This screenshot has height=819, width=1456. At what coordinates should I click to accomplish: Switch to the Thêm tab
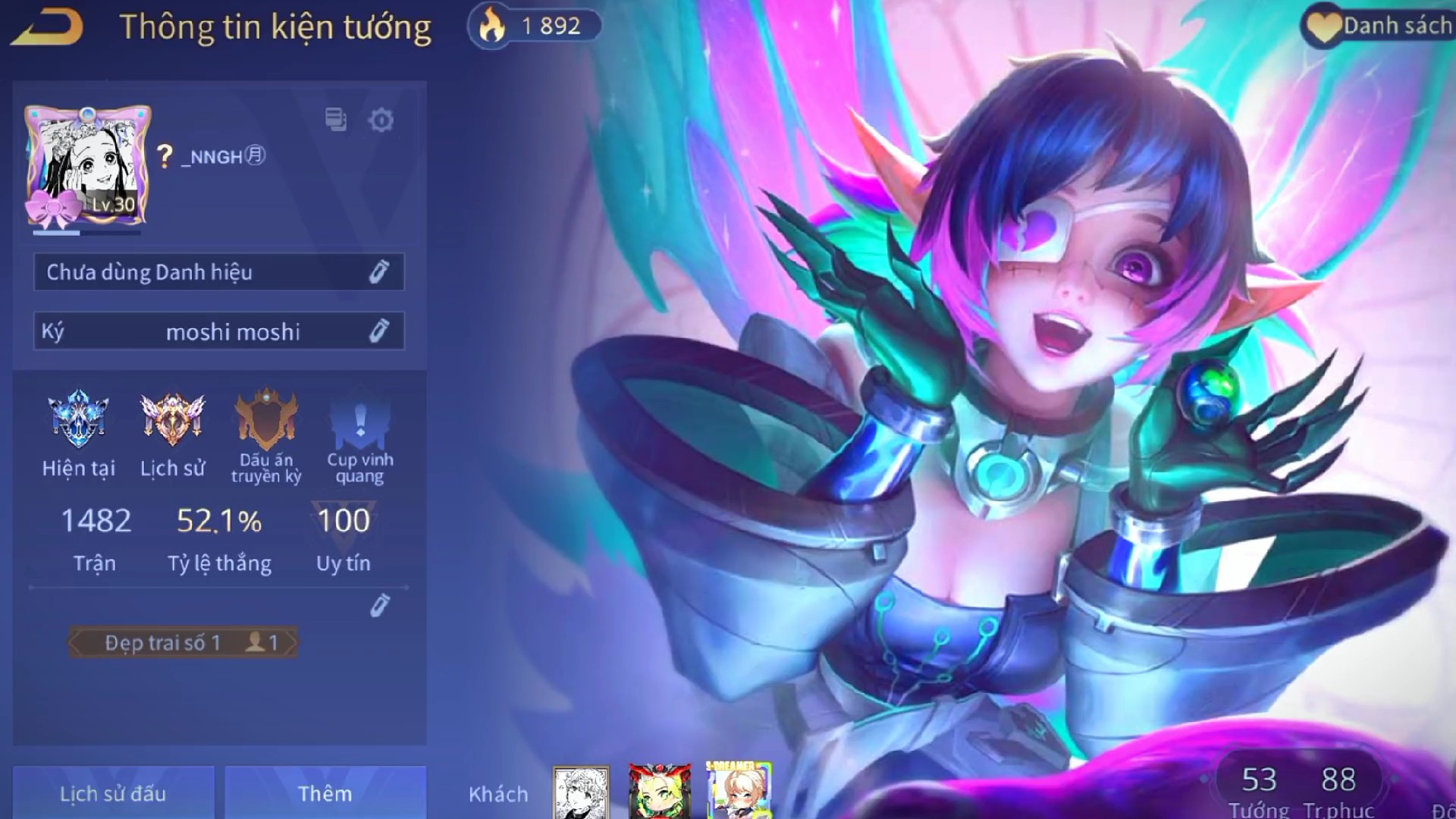[x=325, y=793]
